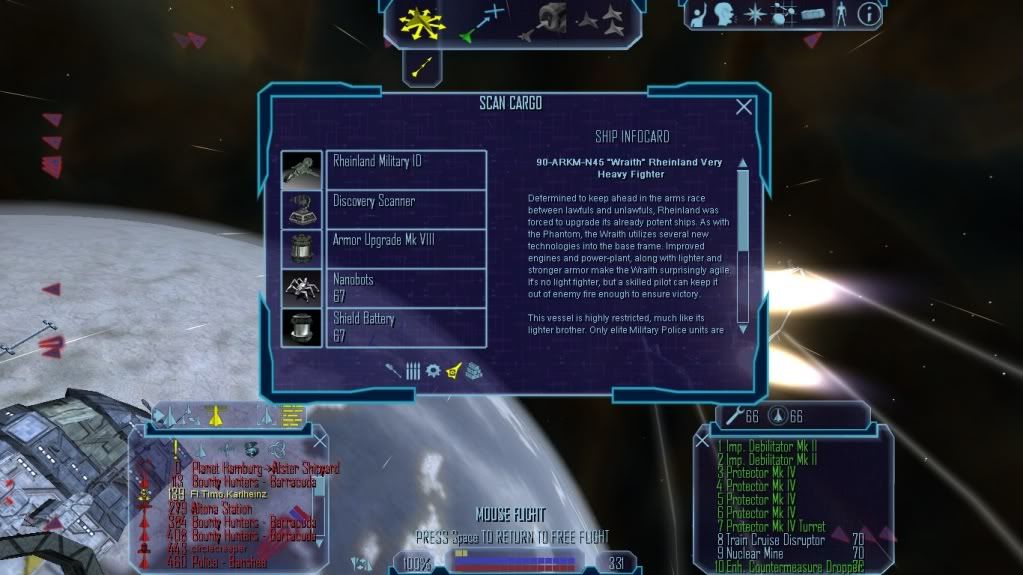
Task: Select the Discovery Scanner cargo entry
Action: [x=406, y=208]
